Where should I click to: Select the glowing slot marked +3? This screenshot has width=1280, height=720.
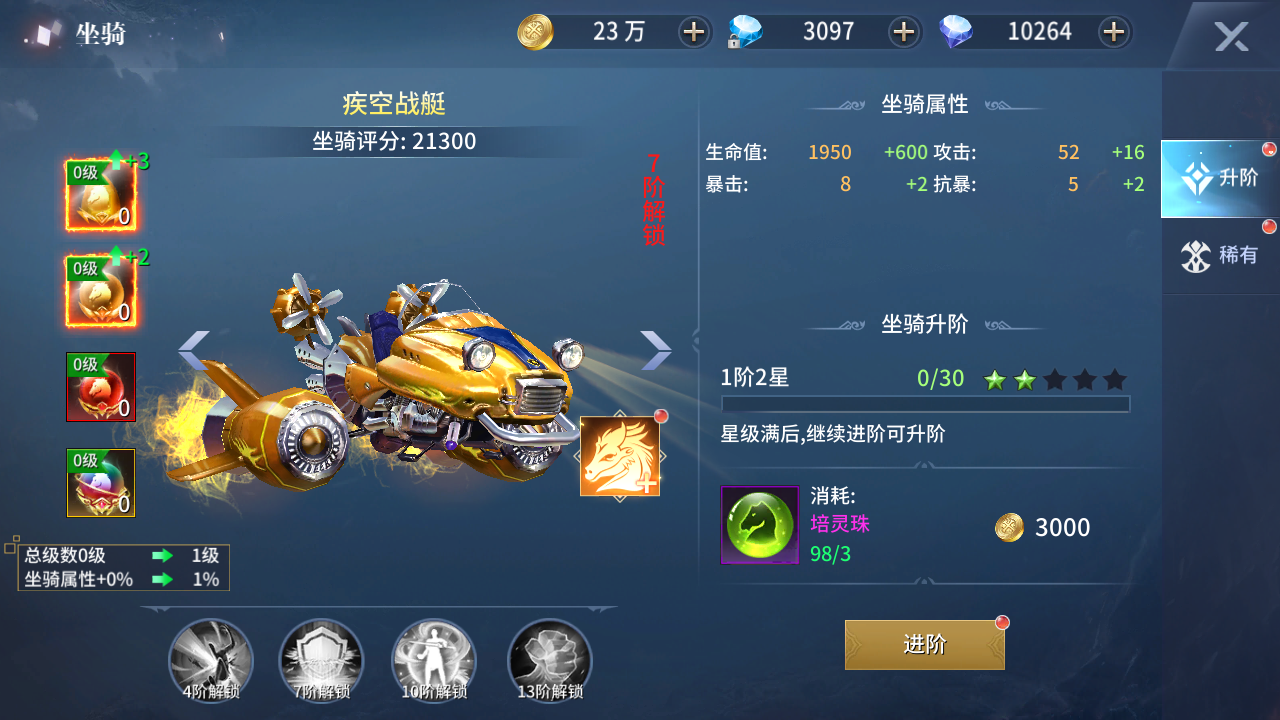101,195
